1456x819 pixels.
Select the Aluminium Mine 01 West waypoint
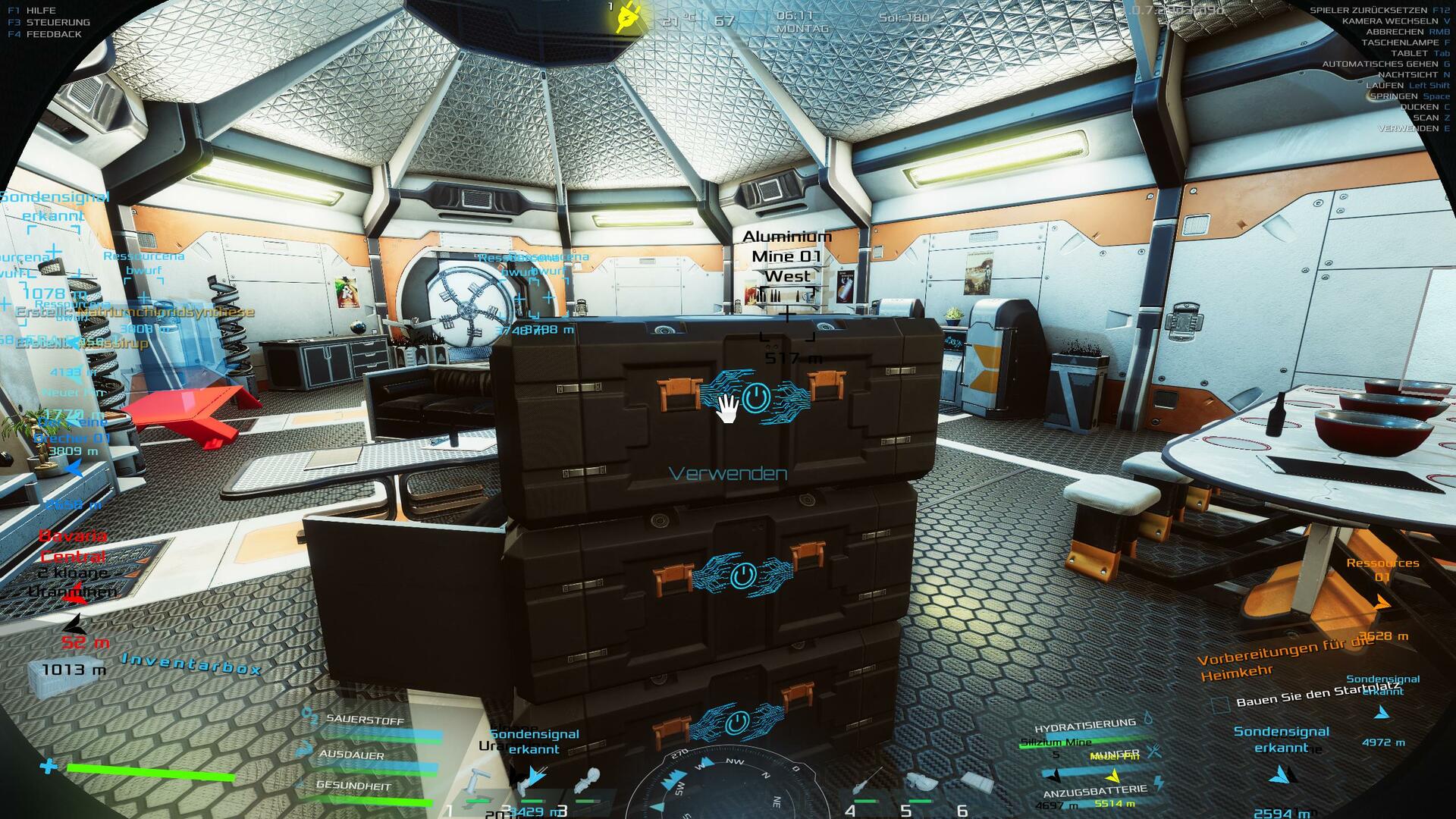787,256
